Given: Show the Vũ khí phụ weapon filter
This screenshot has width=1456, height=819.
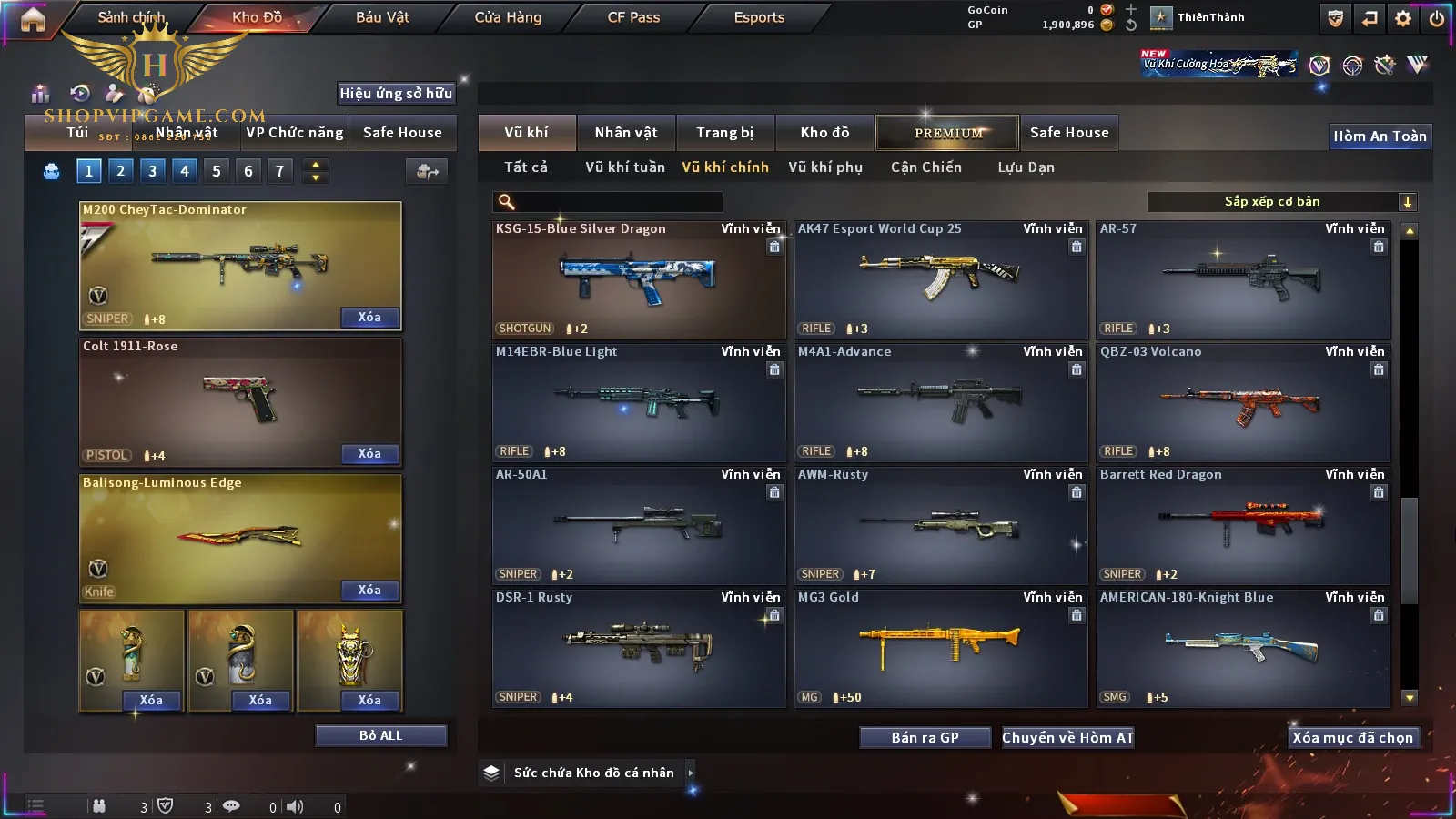Looking at the screenshot, I should coord(824,167).
